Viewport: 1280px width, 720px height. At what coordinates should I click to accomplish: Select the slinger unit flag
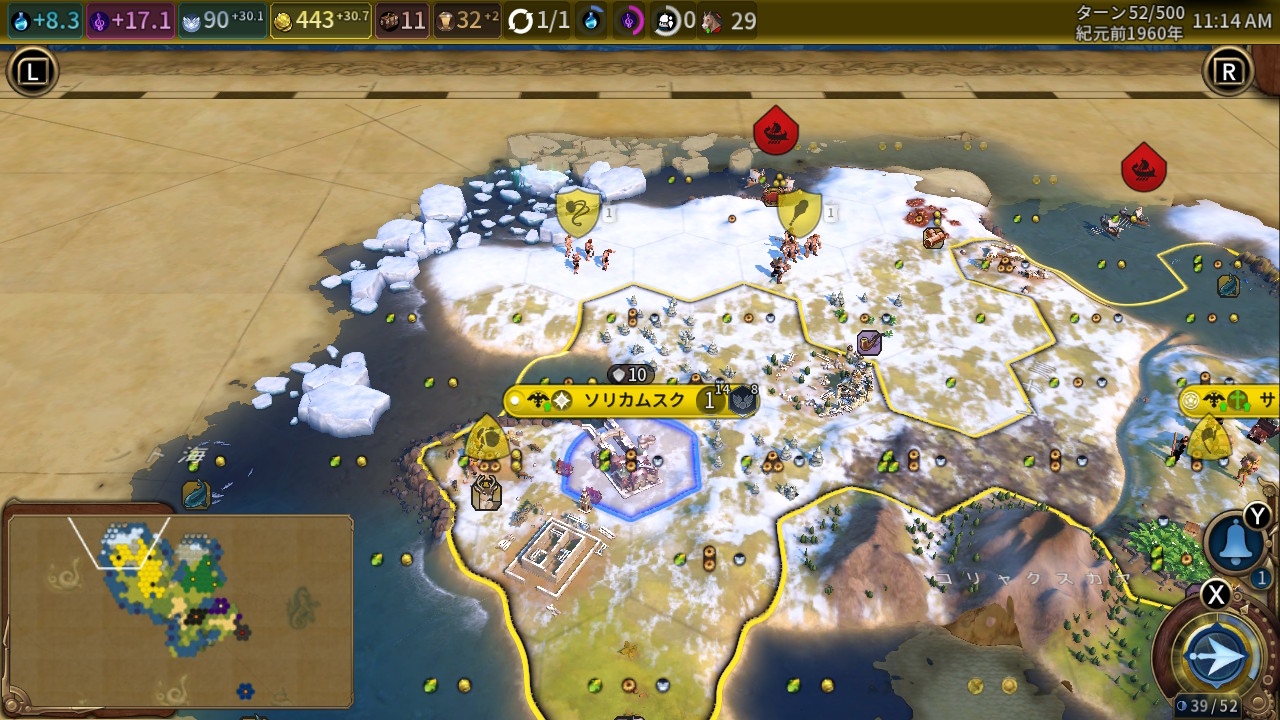click(578, 212)
